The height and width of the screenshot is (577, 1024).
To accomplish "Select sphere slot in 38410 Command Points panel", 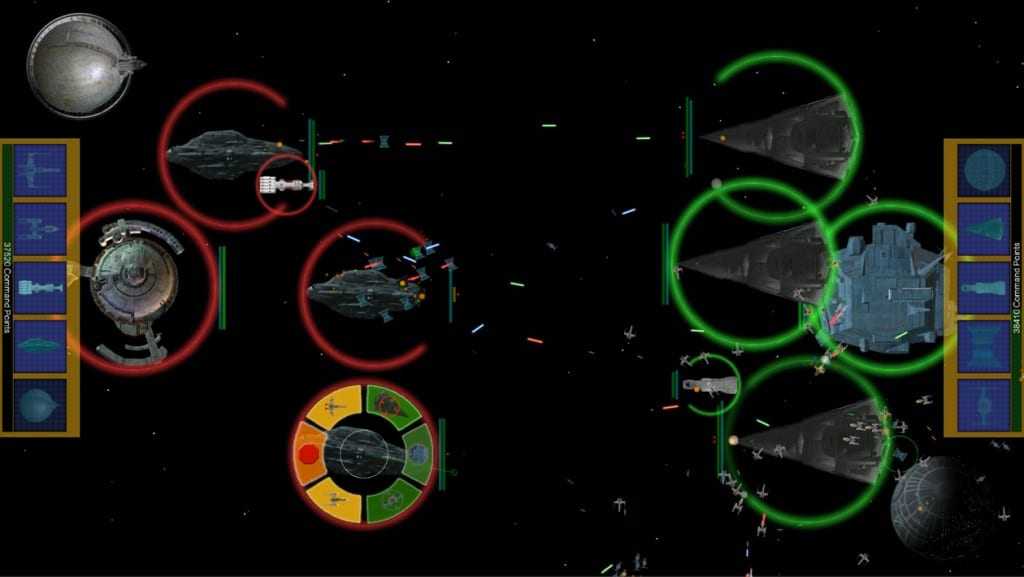I will 984,169.
